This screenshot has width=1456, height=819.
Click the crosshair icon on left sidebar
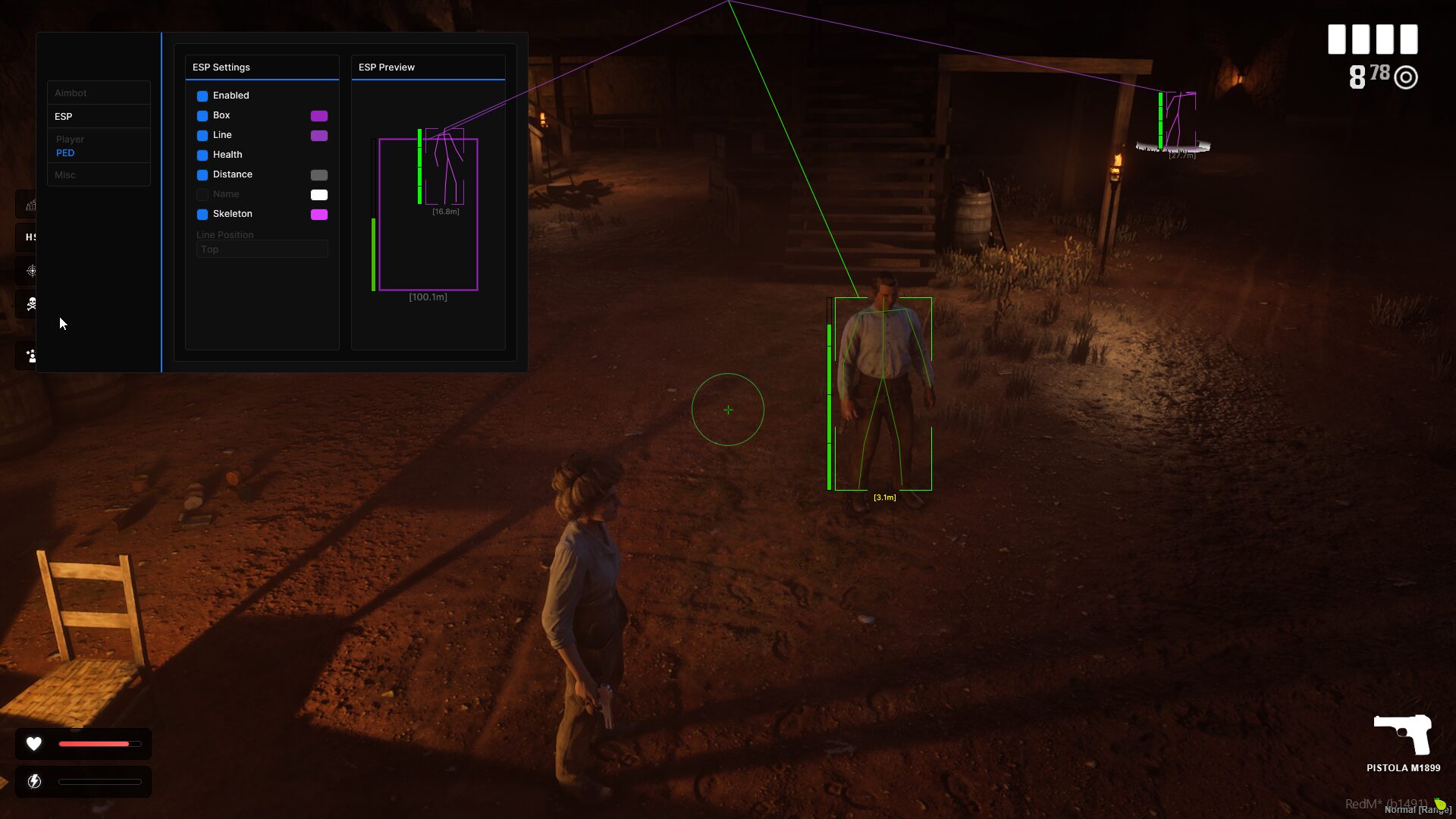click(x=31, y=271)
